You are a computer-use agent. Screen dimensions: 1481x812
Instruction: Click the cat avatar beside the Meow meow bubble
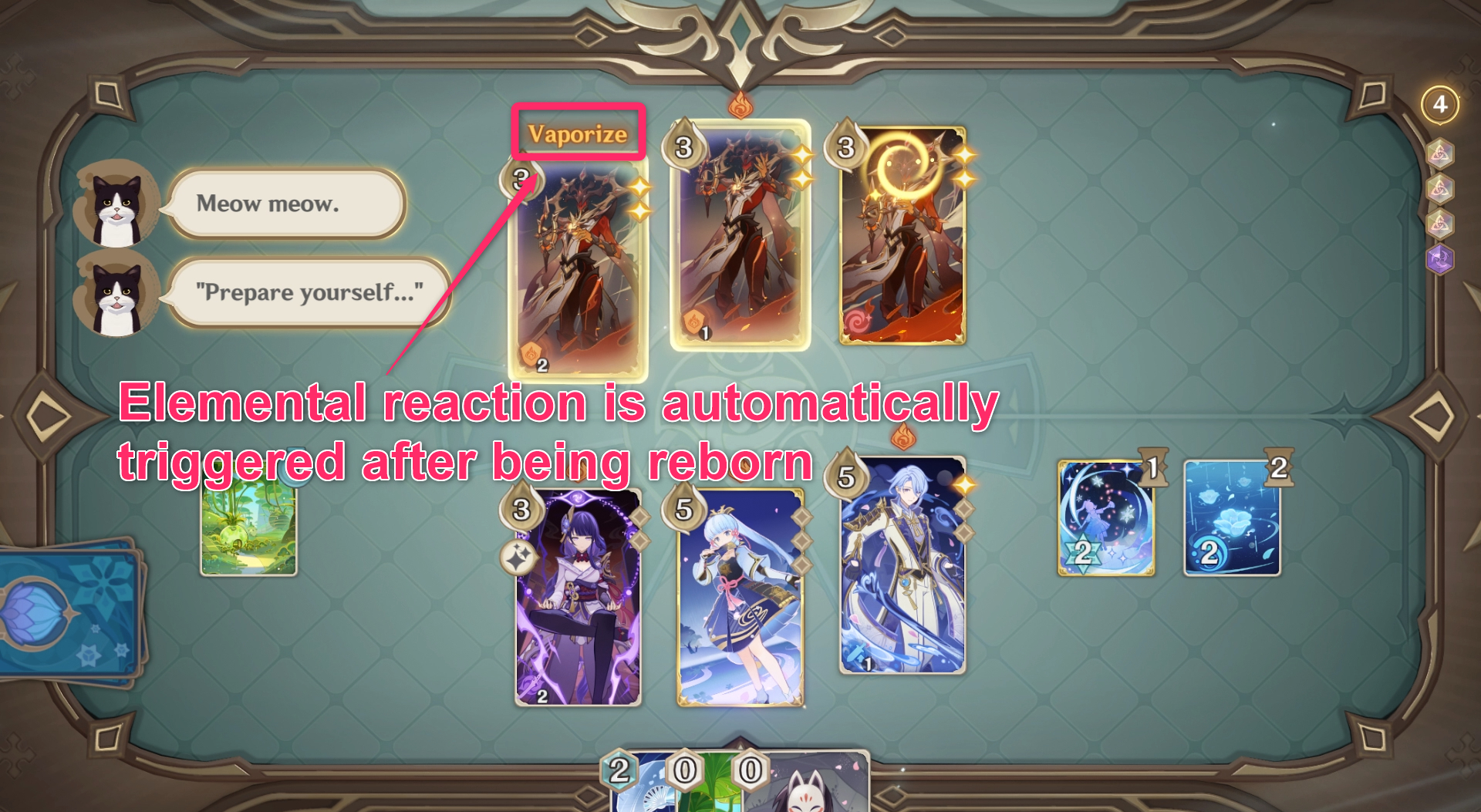coord(116,204)
